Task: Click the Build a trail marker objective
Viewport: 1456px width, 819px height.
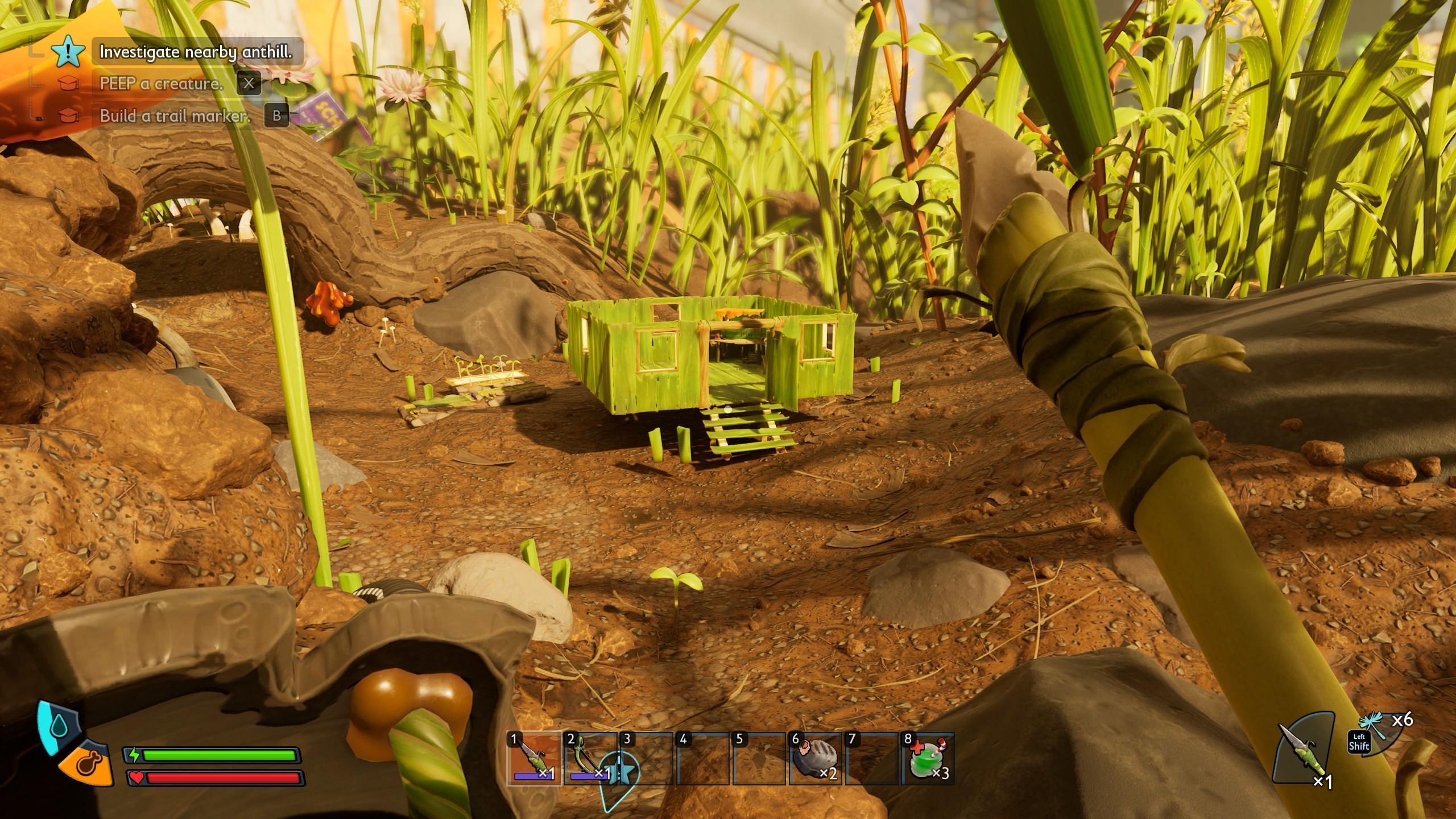Action: [175, 116]
